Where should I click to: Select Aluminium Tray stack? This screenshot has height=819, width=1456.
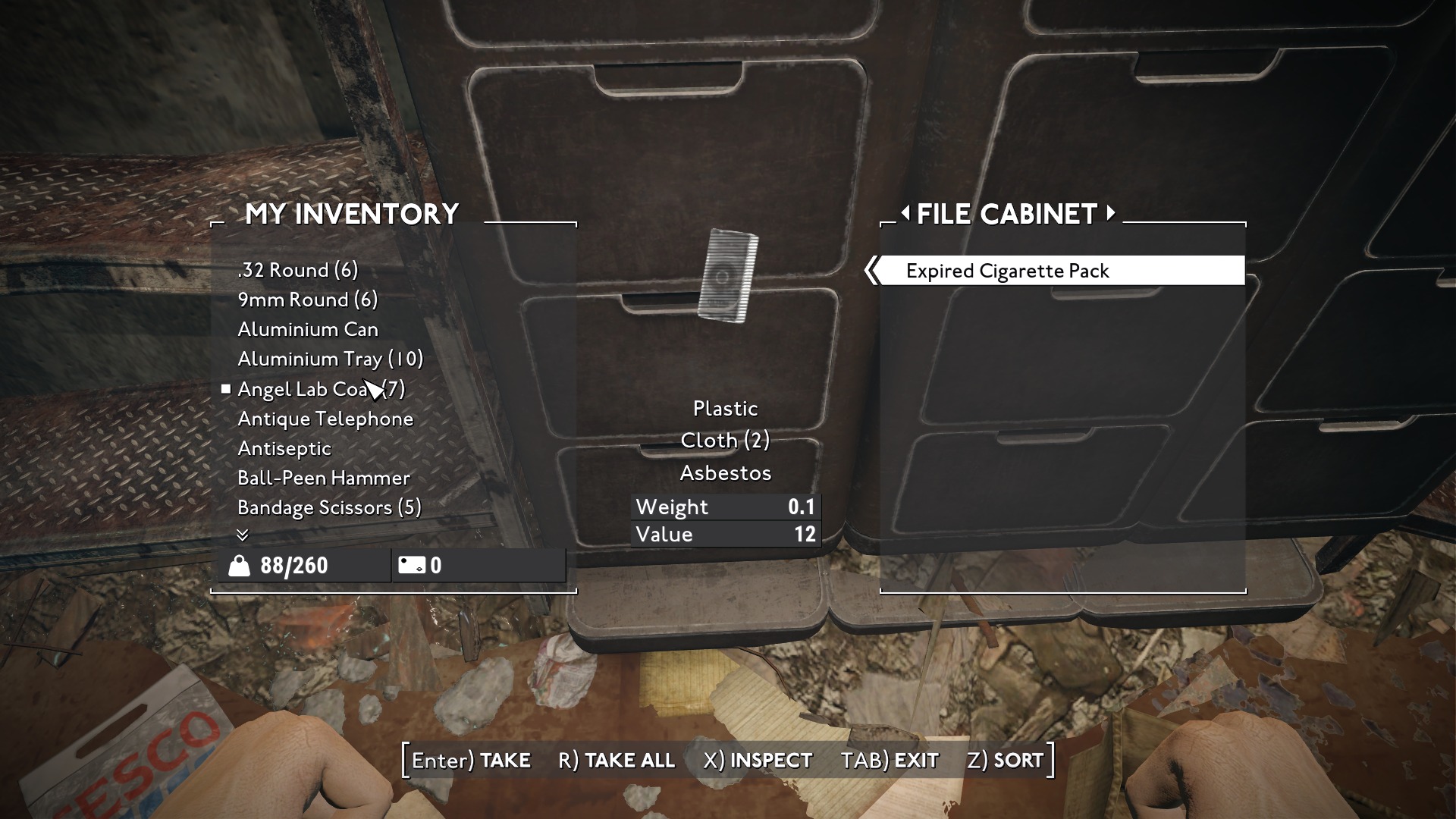[330, 359]
